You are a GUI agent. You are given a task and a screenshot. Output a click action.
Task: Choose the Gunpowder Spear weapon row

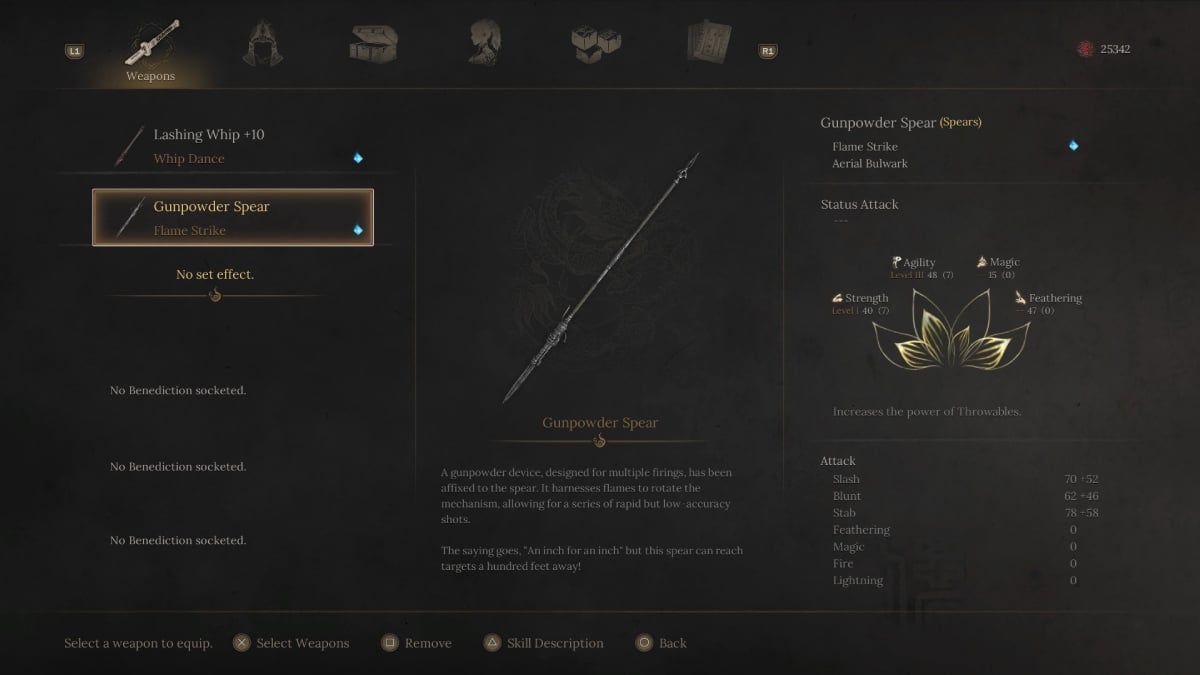232,218
